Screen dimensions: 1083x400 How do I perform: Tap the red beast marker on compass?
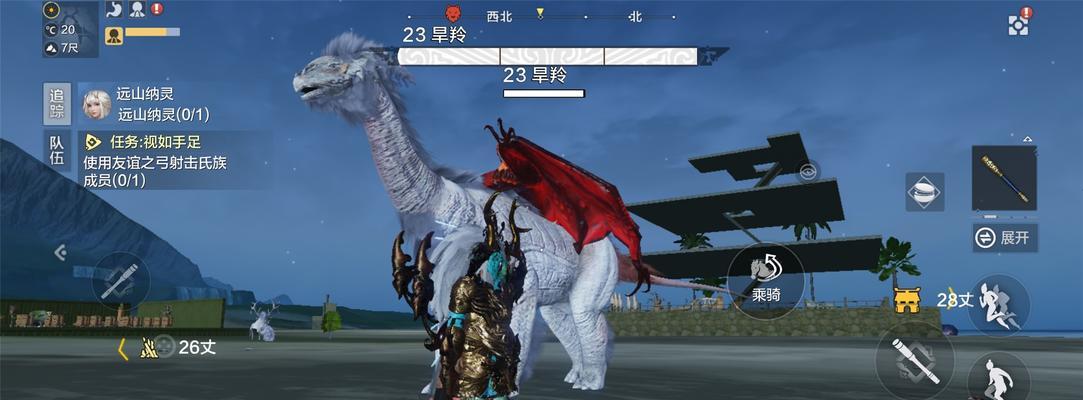[x=453, y=14]
